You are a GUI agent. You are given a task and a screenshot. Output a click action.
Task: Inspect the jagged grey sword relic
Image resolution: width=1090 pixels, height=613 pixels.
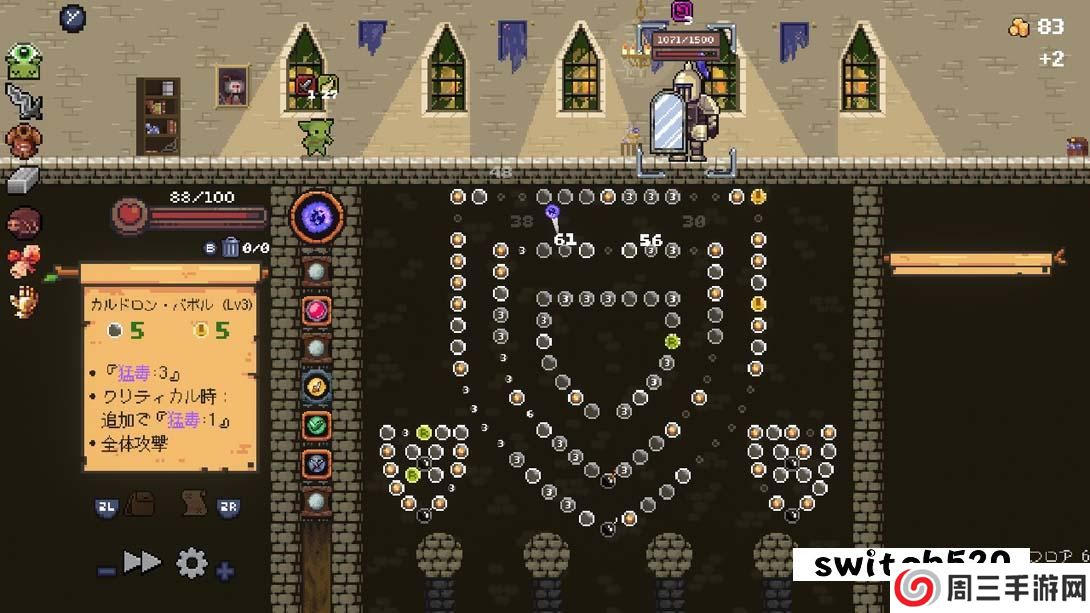(x=24, y=100)
